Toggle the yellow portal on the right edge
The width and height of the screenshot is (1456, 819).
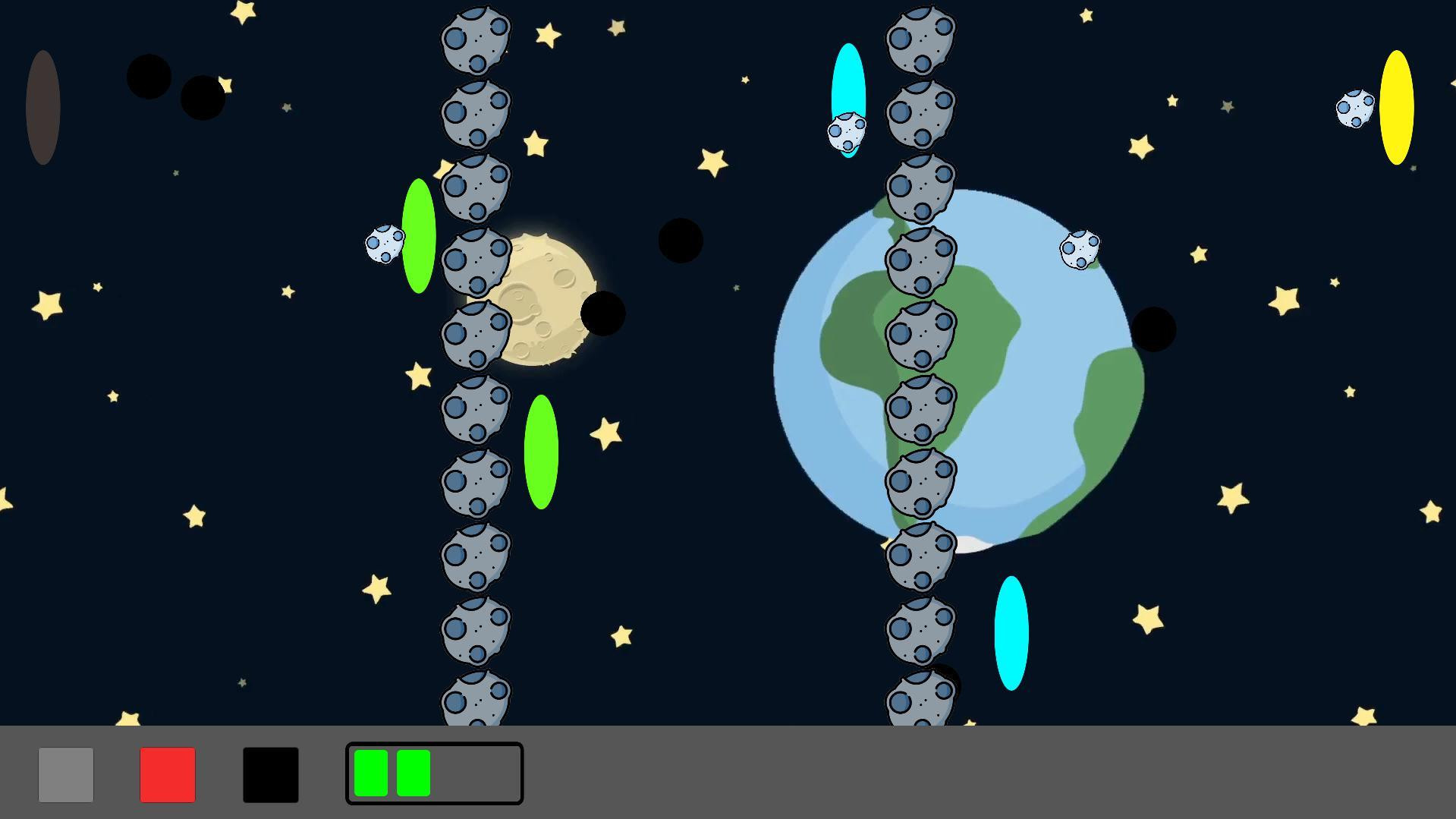(x=1396, y=109)
